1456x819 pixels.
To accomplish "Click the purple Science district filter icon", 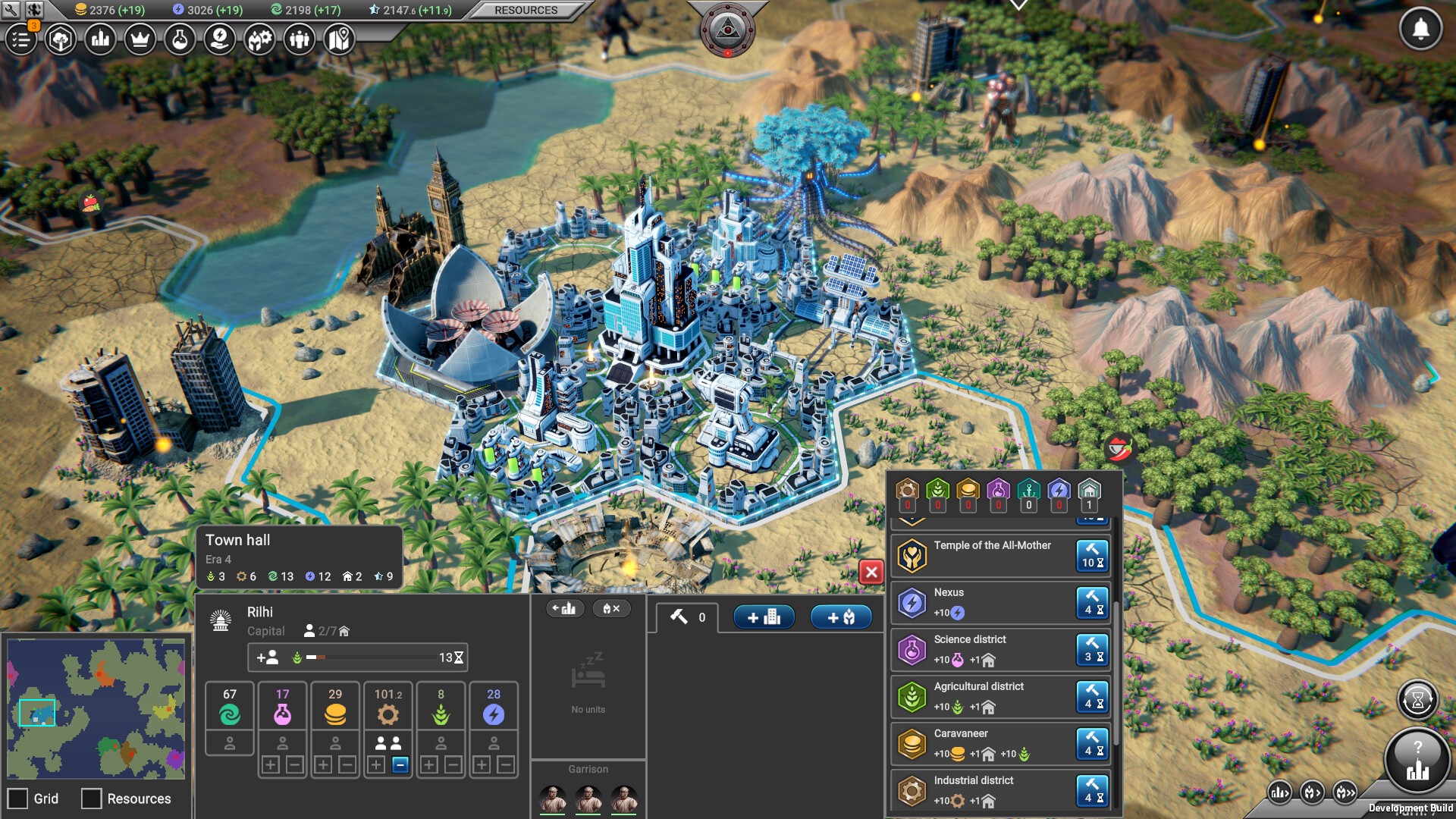I will (999, 489).
